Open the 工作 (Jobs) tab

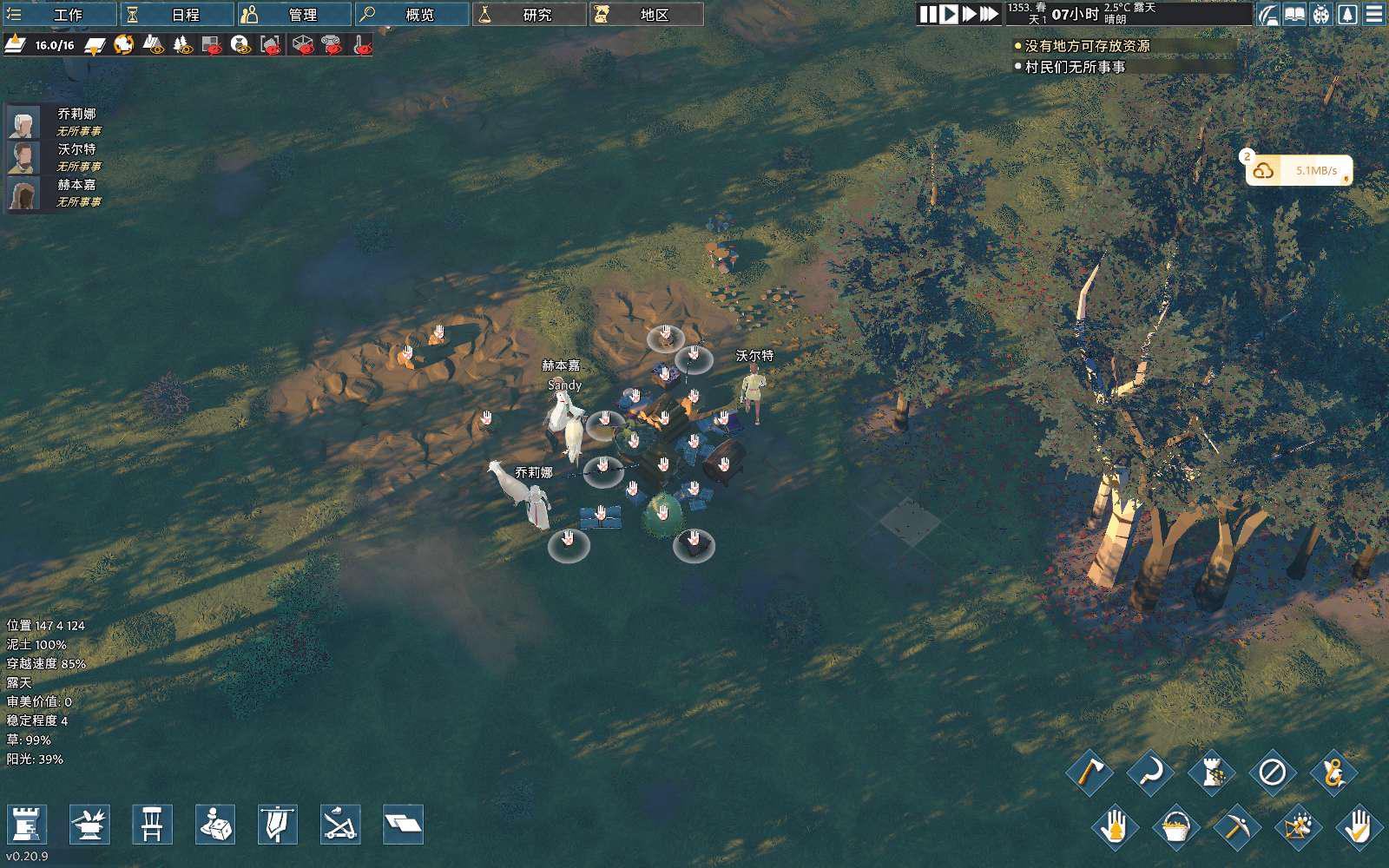59,14
